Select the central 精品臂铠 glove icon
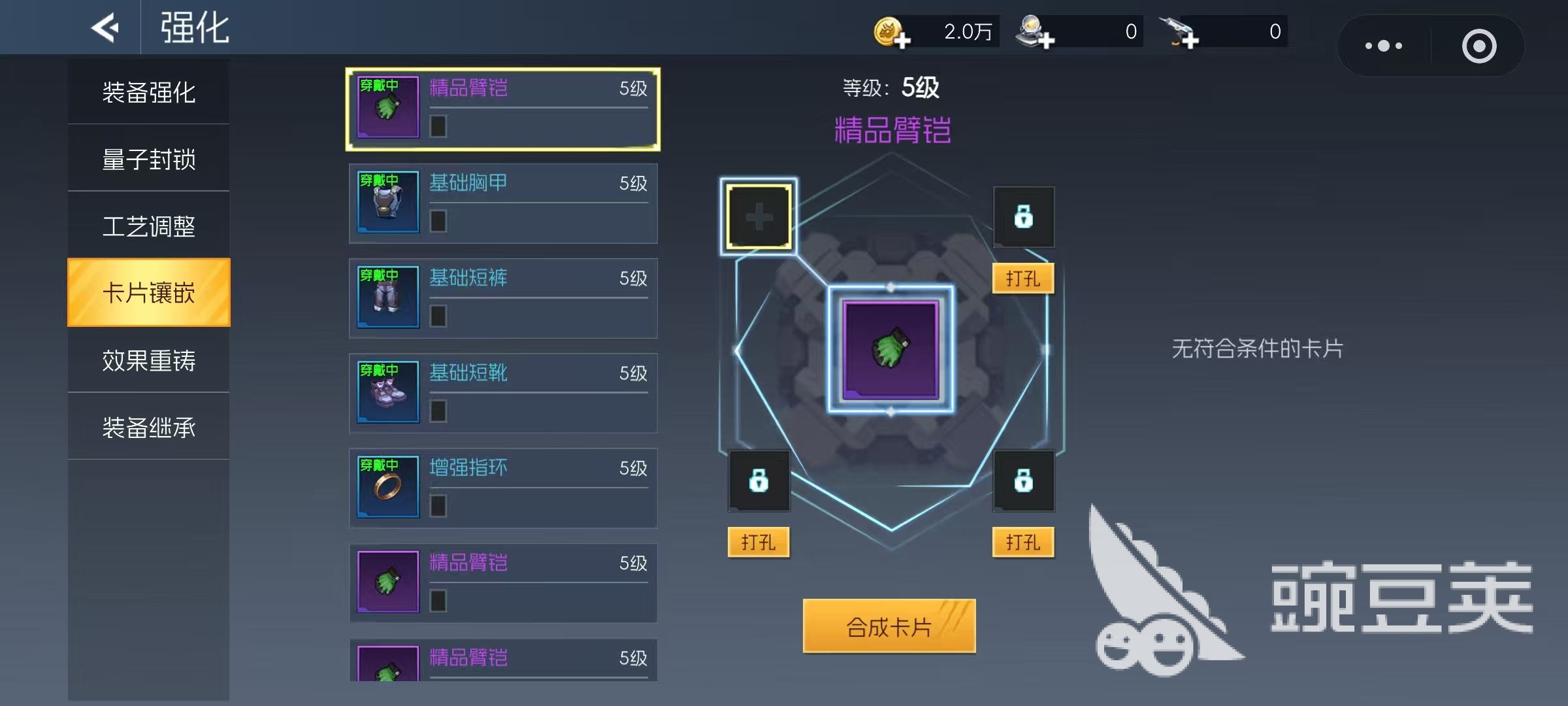Viewport: 1568px width, 706px height. pyautogui.click(x=890, y=350)
